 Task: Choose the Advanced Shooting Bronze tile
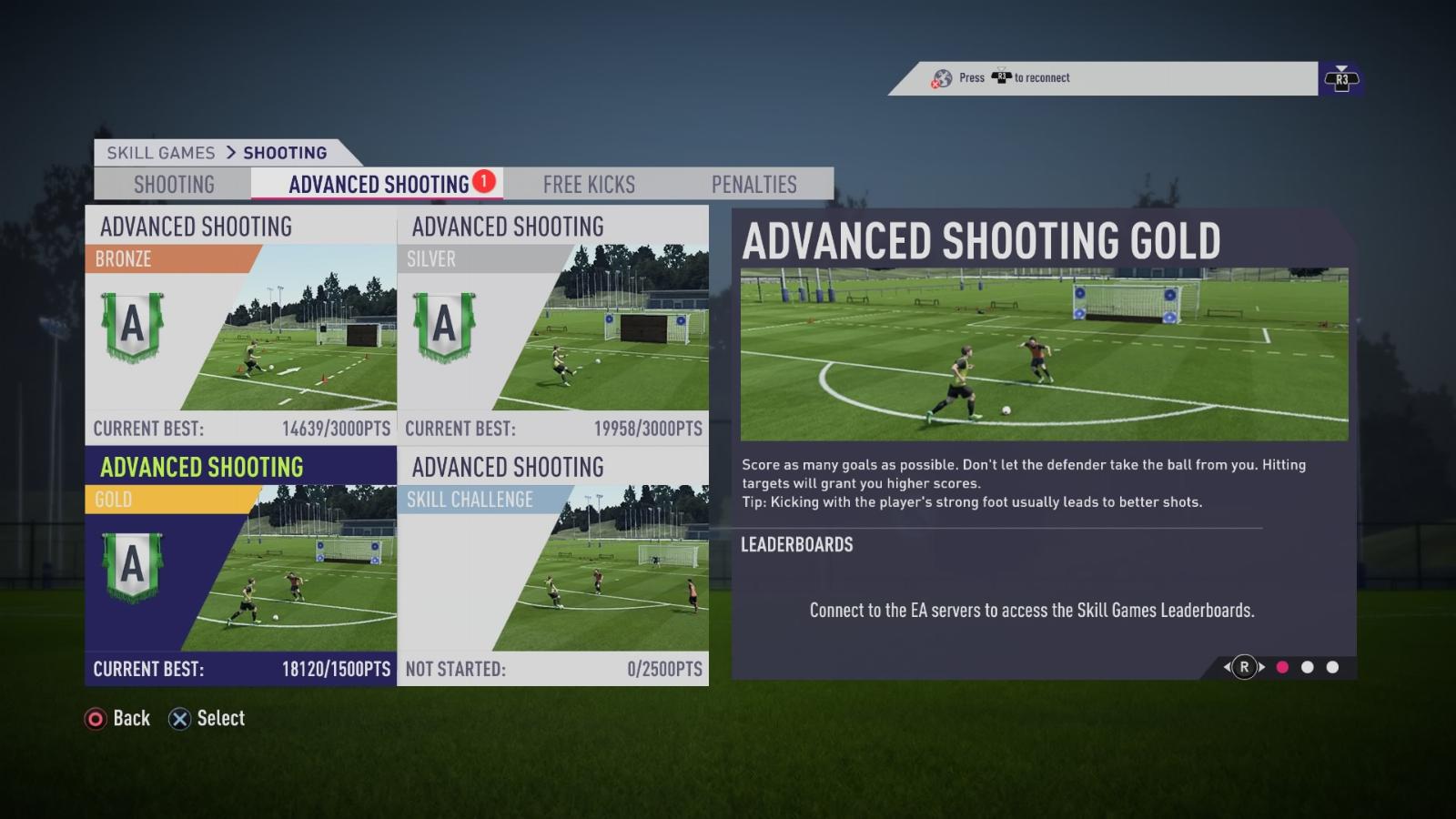click(x=241, y=325)
